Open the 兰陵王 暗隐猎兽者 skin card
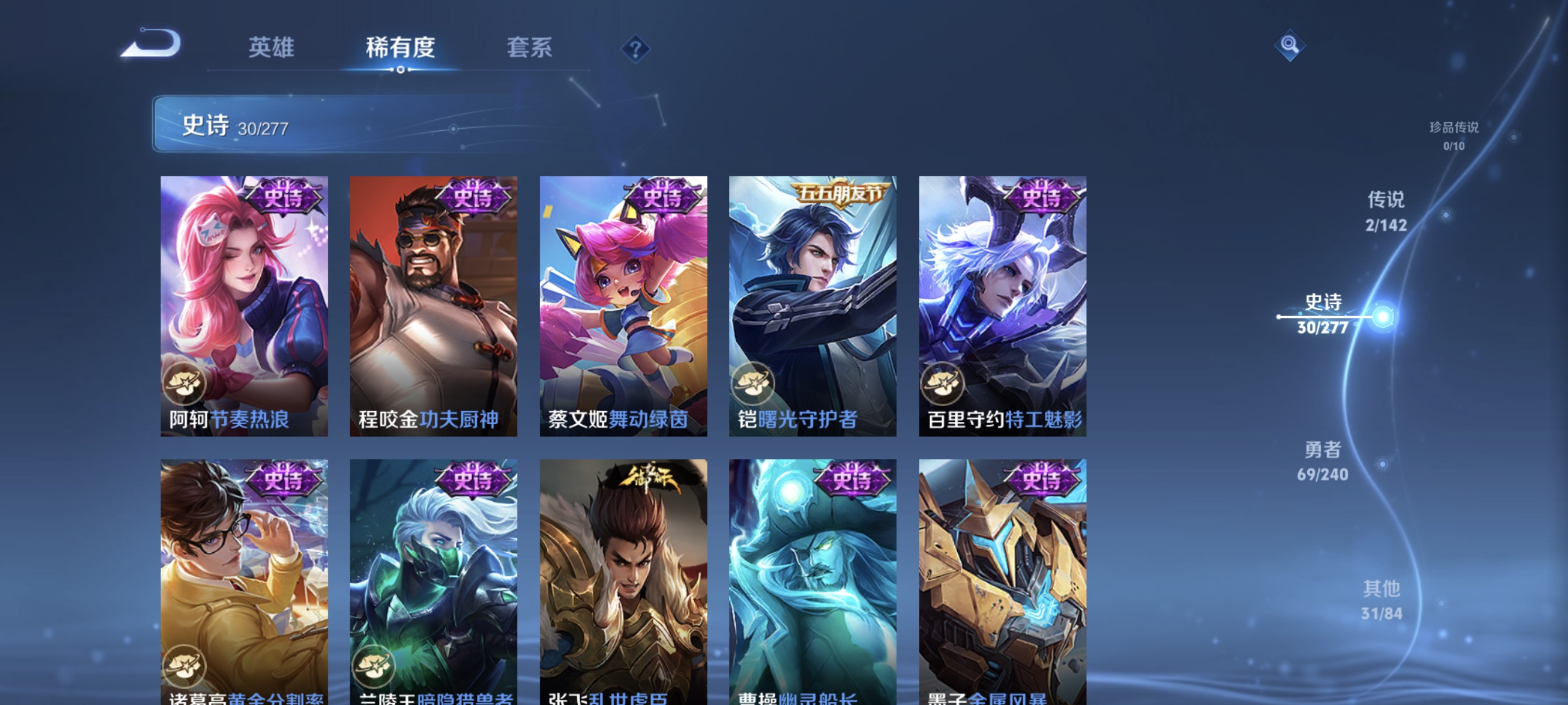Viewport: 1568px width, 705px height. [433, 578]
